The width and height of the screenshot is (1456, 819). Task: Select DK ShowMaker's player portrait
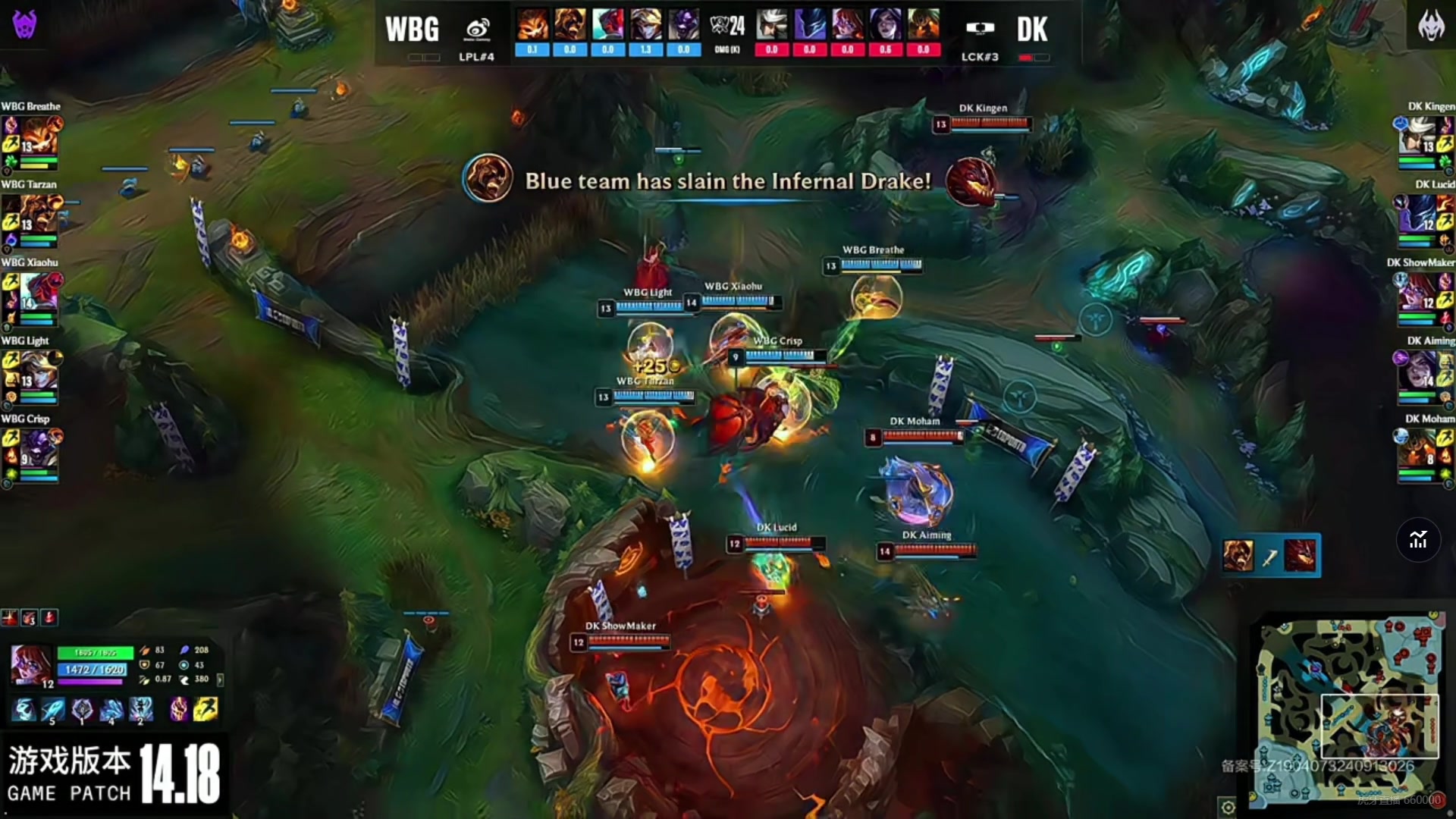[1418, 293]
